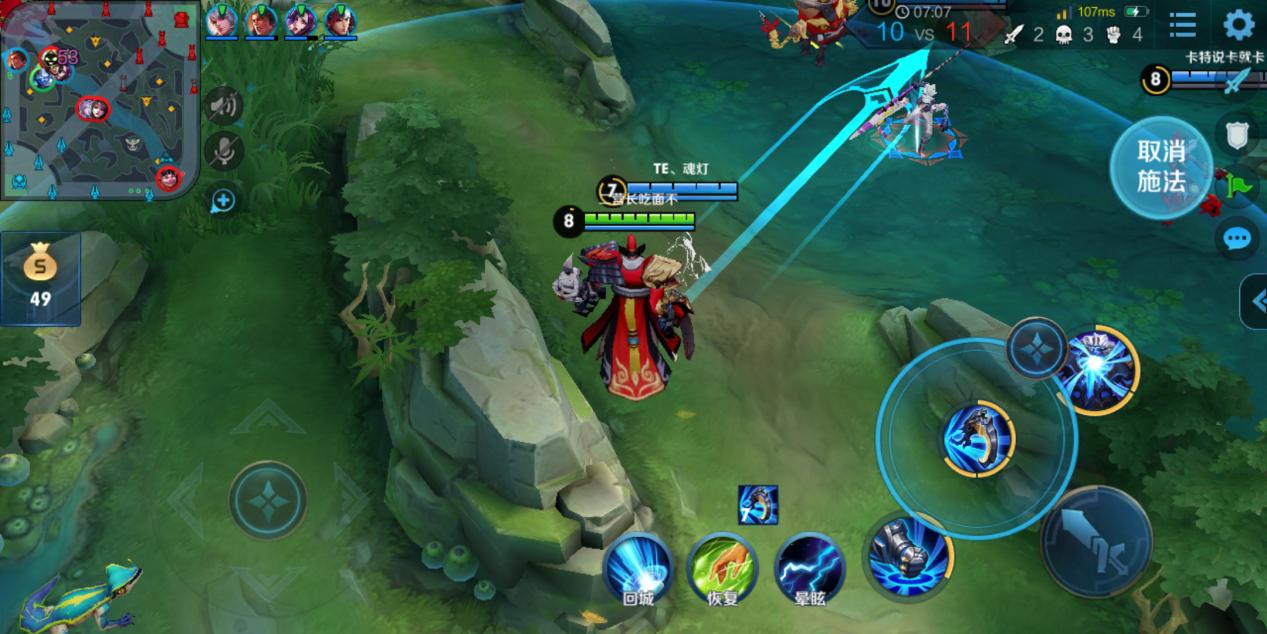Viewport: 1267px width, 634px height.
Task: Expand the side panel arrow tab
Action: [x=1254, y=301]
